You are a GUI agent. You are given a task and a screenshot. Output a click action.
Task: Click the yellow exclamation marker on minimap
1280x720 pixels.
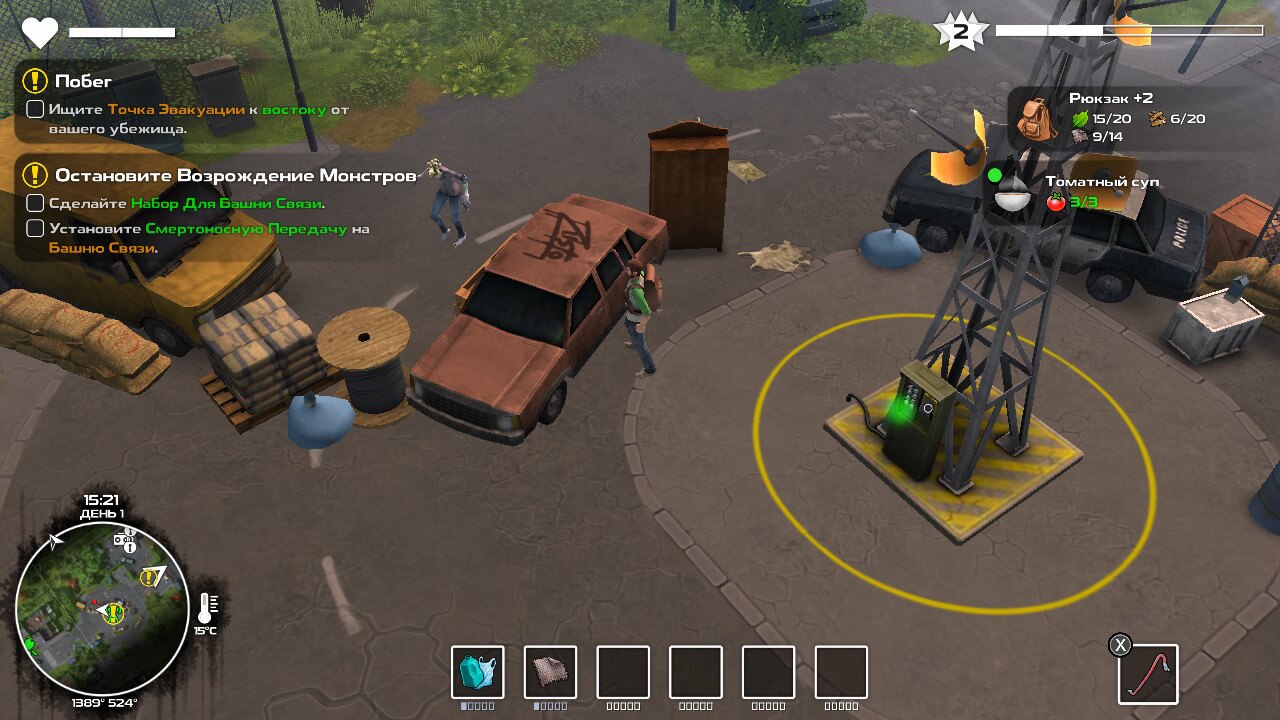tap(150, 577)
